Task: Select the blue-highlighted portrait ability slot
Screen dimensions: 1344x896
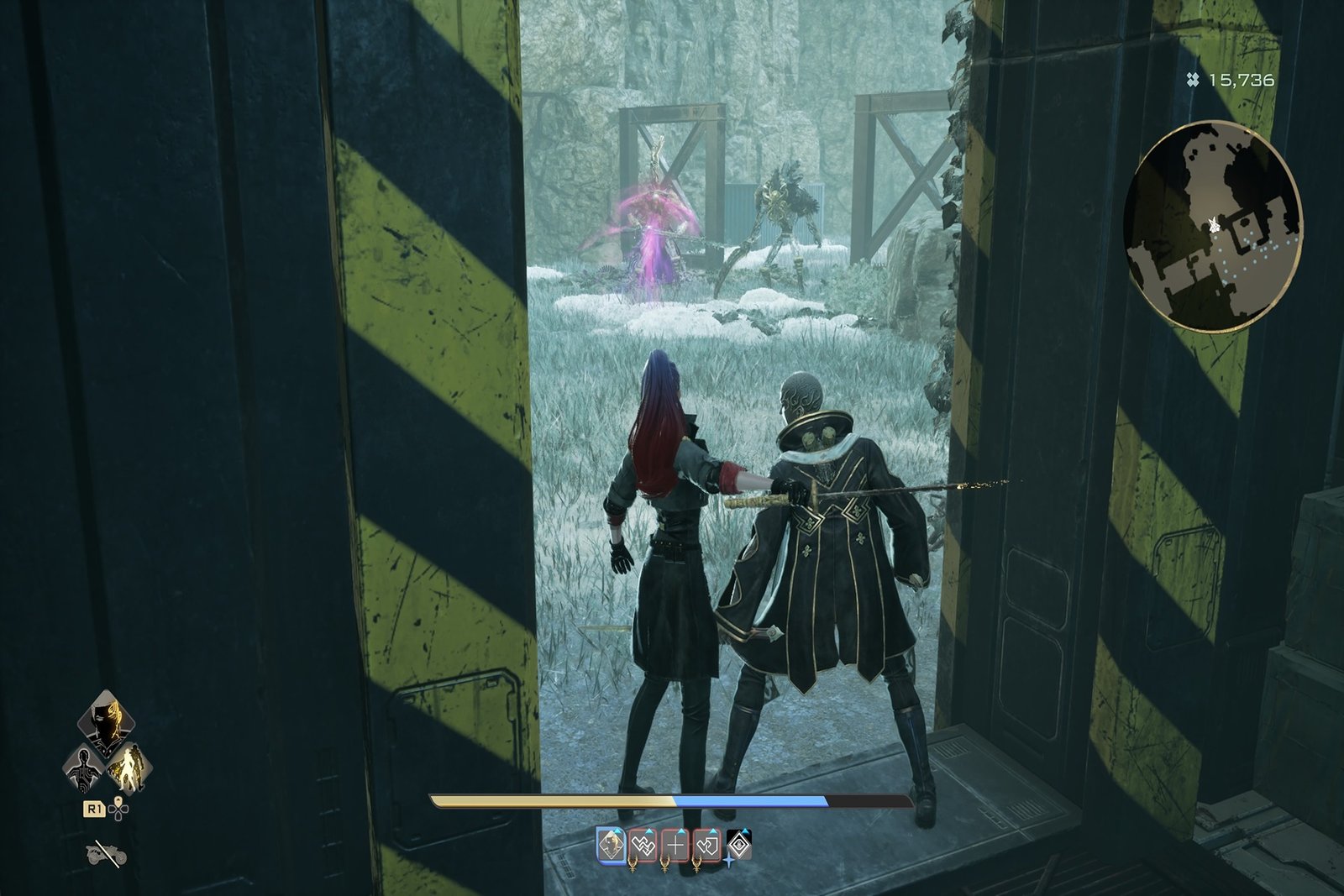Action: point(611,845)
